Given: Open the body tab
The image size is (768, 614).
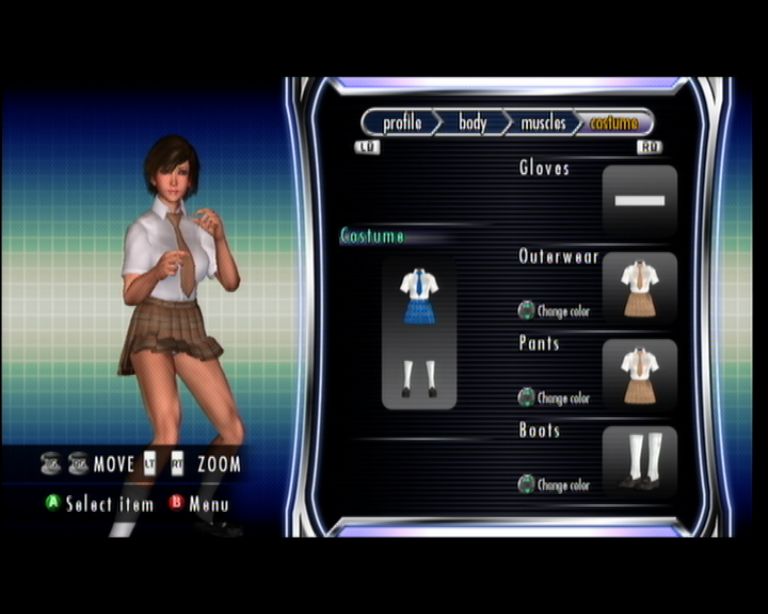Looking at the screenshot, I should (x=473, y=123).
